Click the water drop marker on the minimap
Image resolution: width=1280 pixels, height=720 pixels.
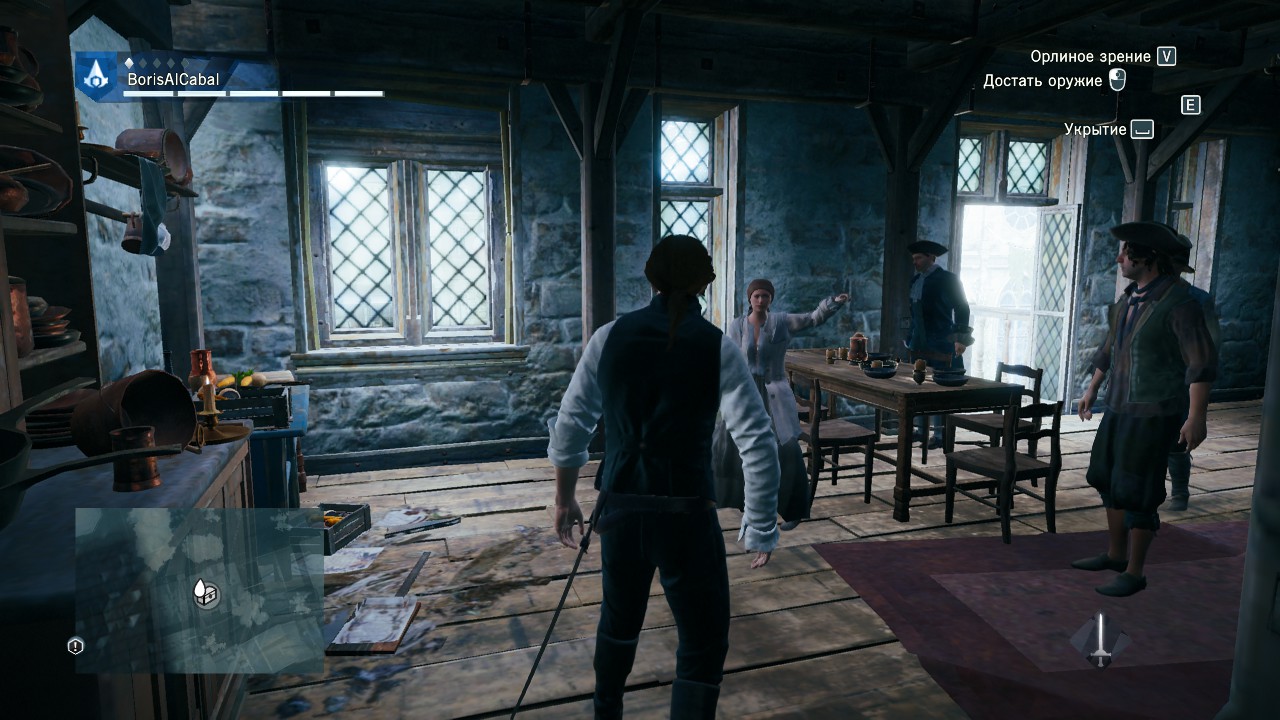200,588
